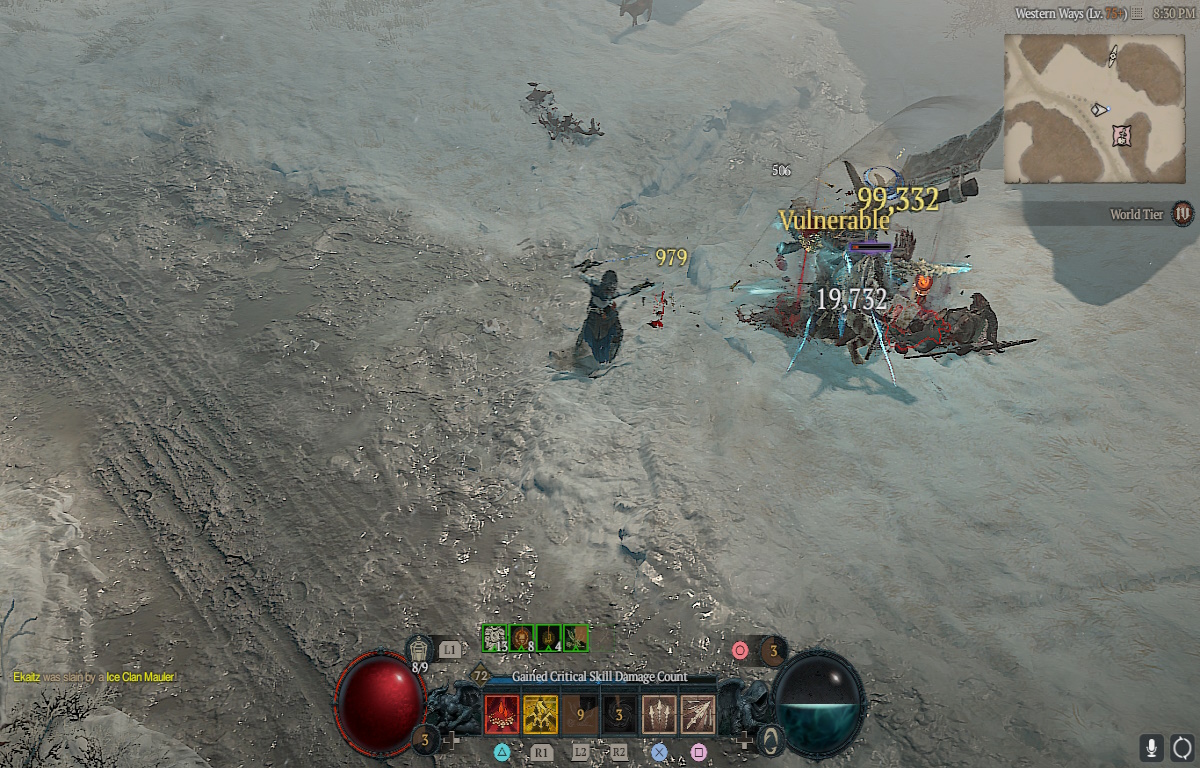The height and width of the screenshot is (768, 1200).
Task: Open the minimap
Action: [1093, 108]
